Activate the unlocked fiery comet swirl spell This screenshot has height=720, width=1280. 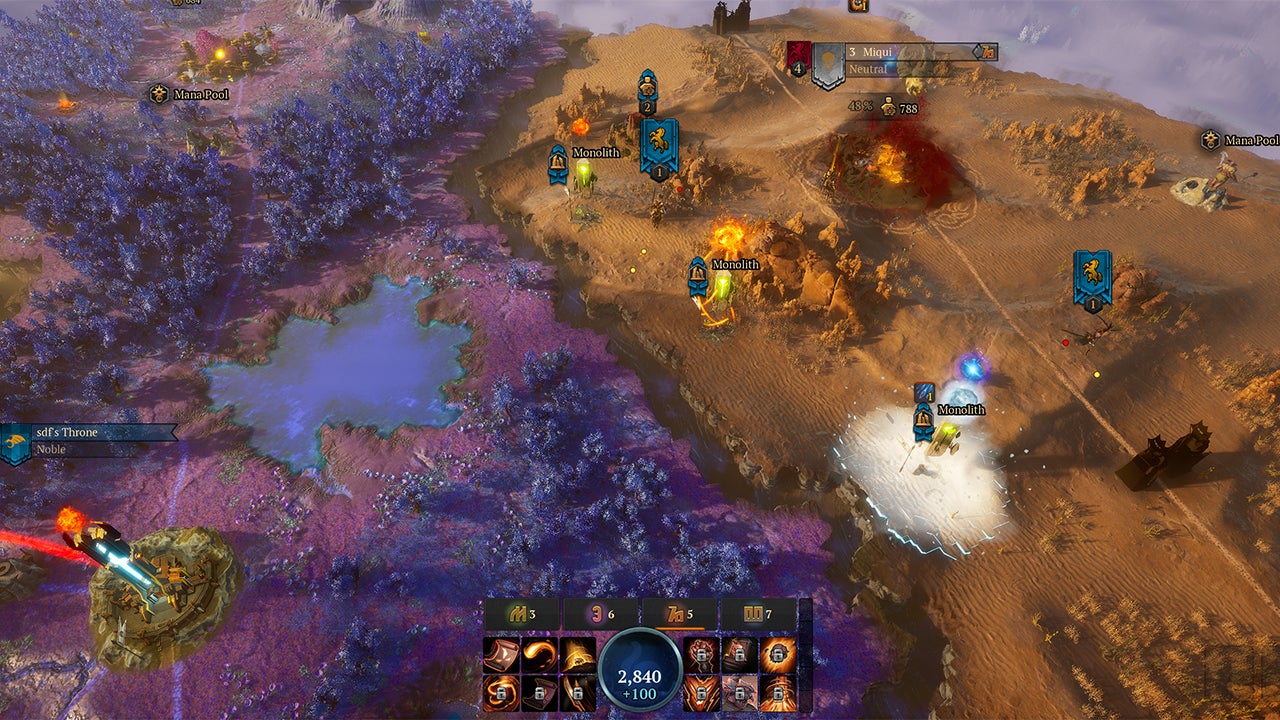(x=539, y=654)
